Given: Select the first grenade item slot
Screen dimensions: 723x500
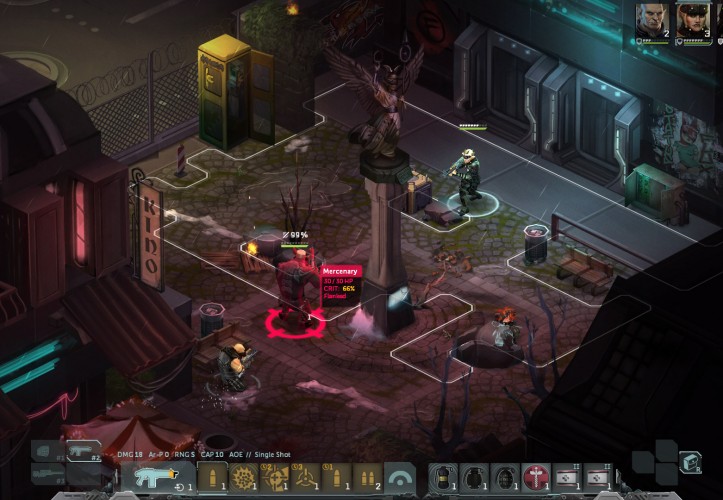Looking at the screenshot, I should coord(441,478).
